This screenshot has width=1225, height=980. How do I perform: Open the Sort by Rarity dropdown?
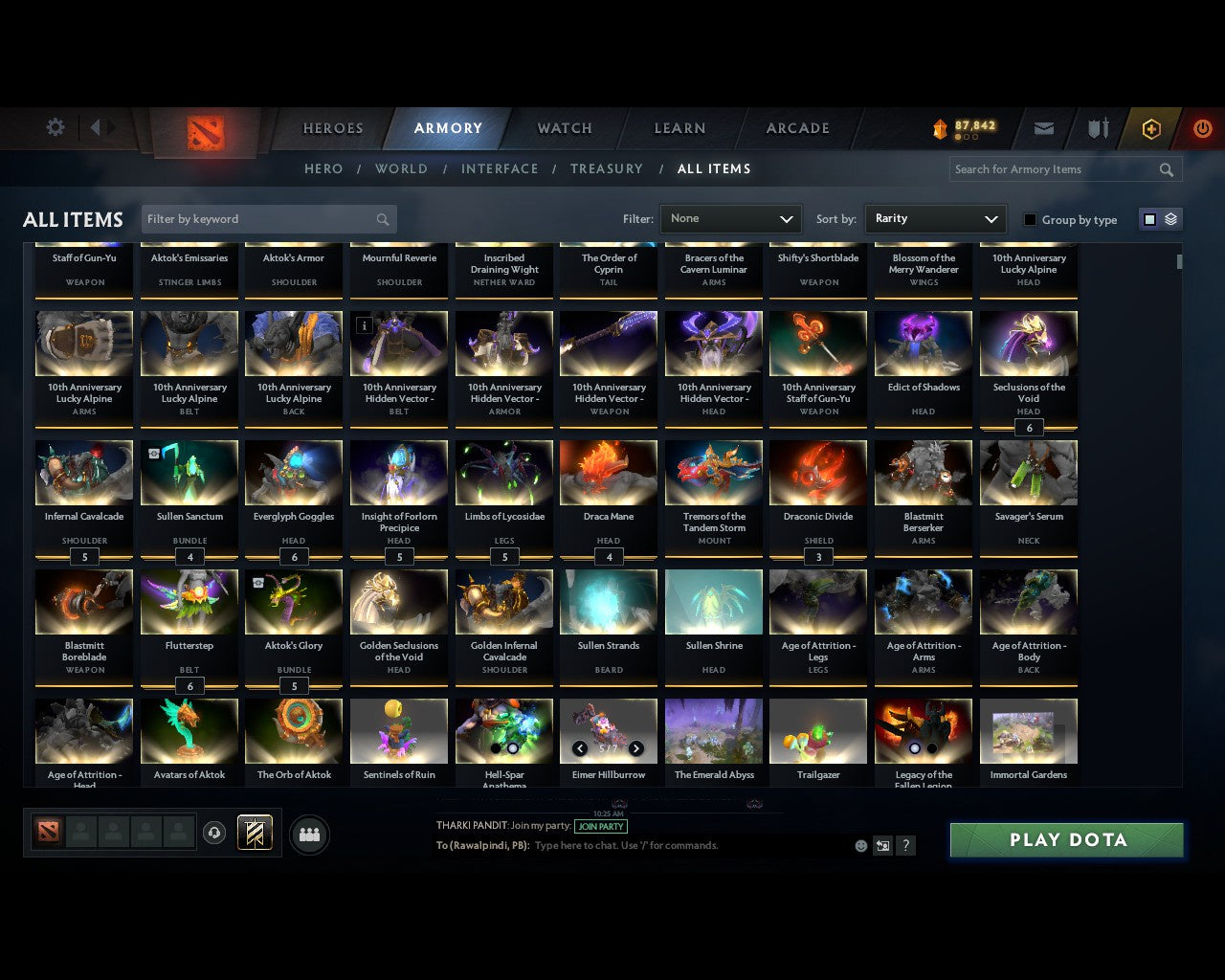tap(935, 218)
